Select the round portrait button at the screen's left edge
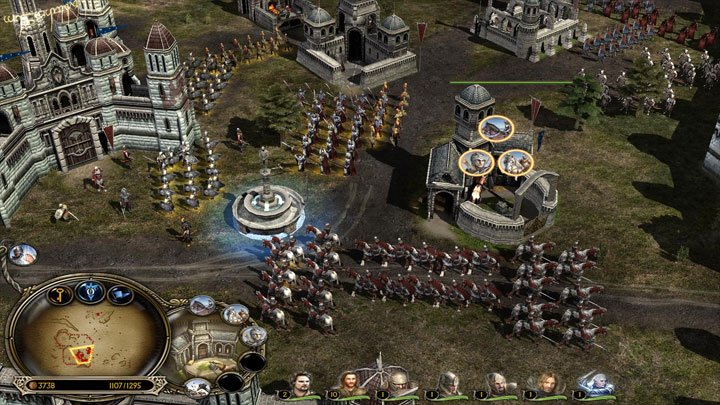The width and height of the screenshot is (720, 405). pyautogui.click(x=20, y=254)
